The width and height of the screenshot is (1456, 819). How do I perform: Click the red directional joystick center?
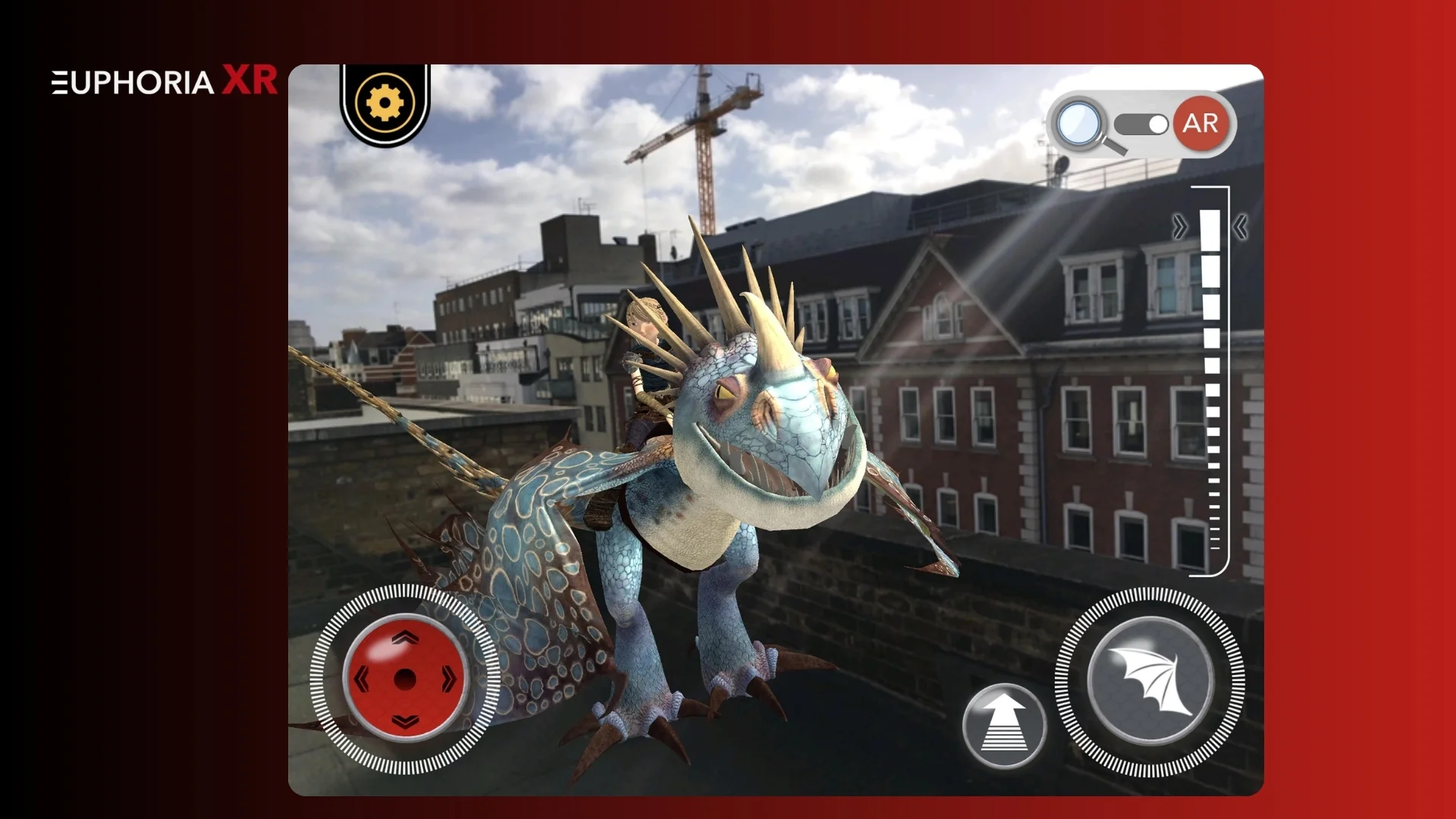click(x=405, y=679)
